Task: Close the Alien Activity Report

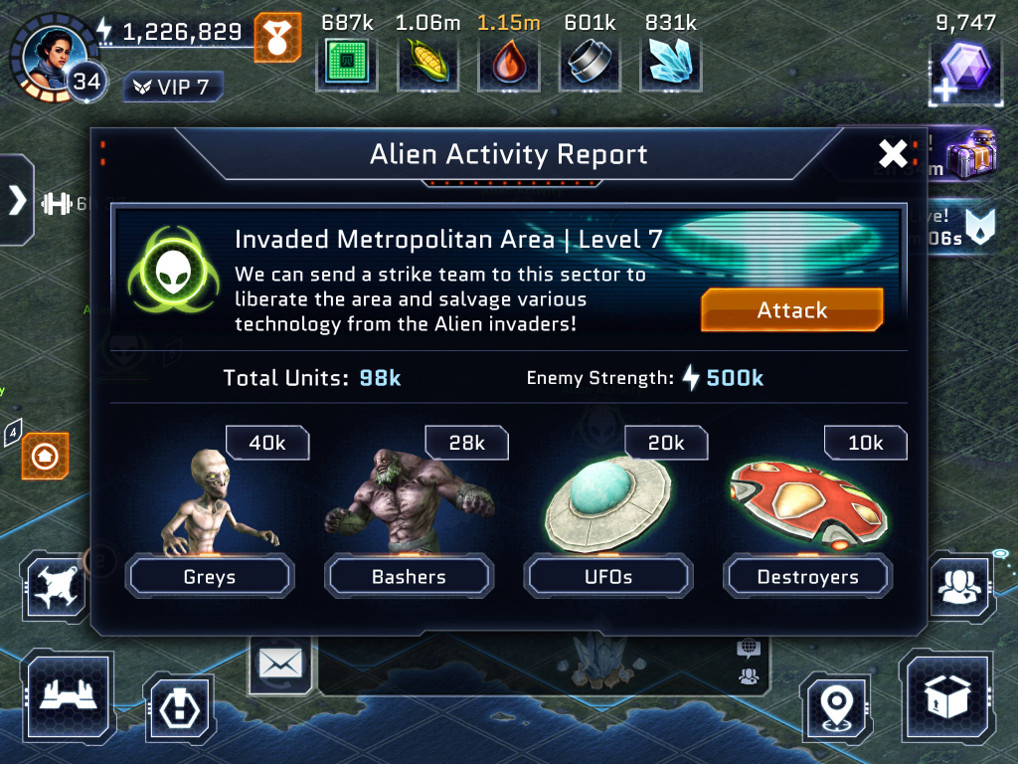Action: (892, 153)
